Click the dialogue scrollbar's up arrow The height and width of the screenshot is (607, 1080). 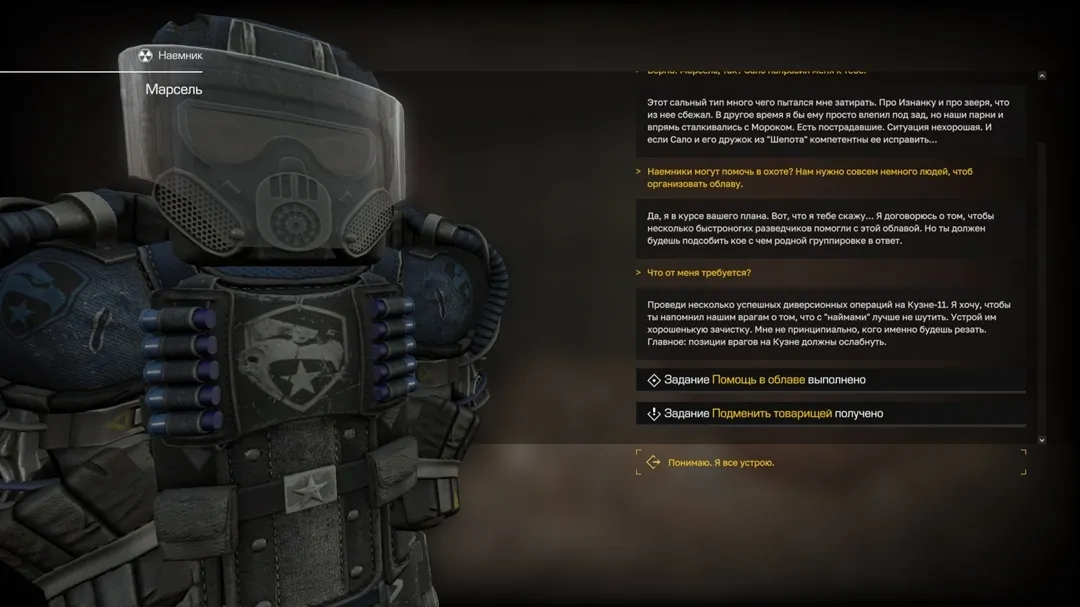point(1041,75)
